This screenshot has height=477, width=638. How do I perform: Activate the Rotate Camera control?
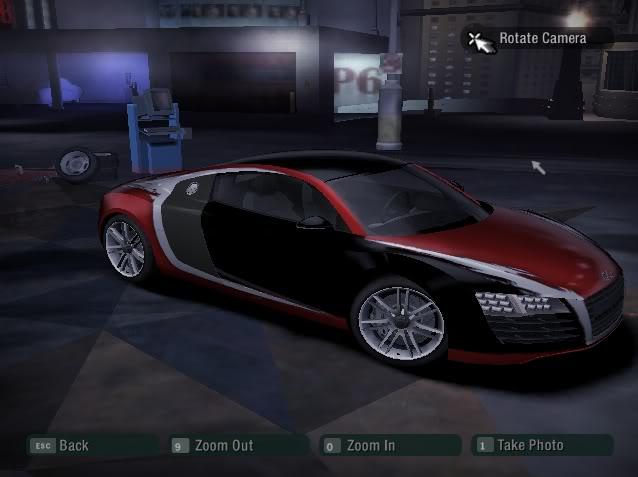541,38
